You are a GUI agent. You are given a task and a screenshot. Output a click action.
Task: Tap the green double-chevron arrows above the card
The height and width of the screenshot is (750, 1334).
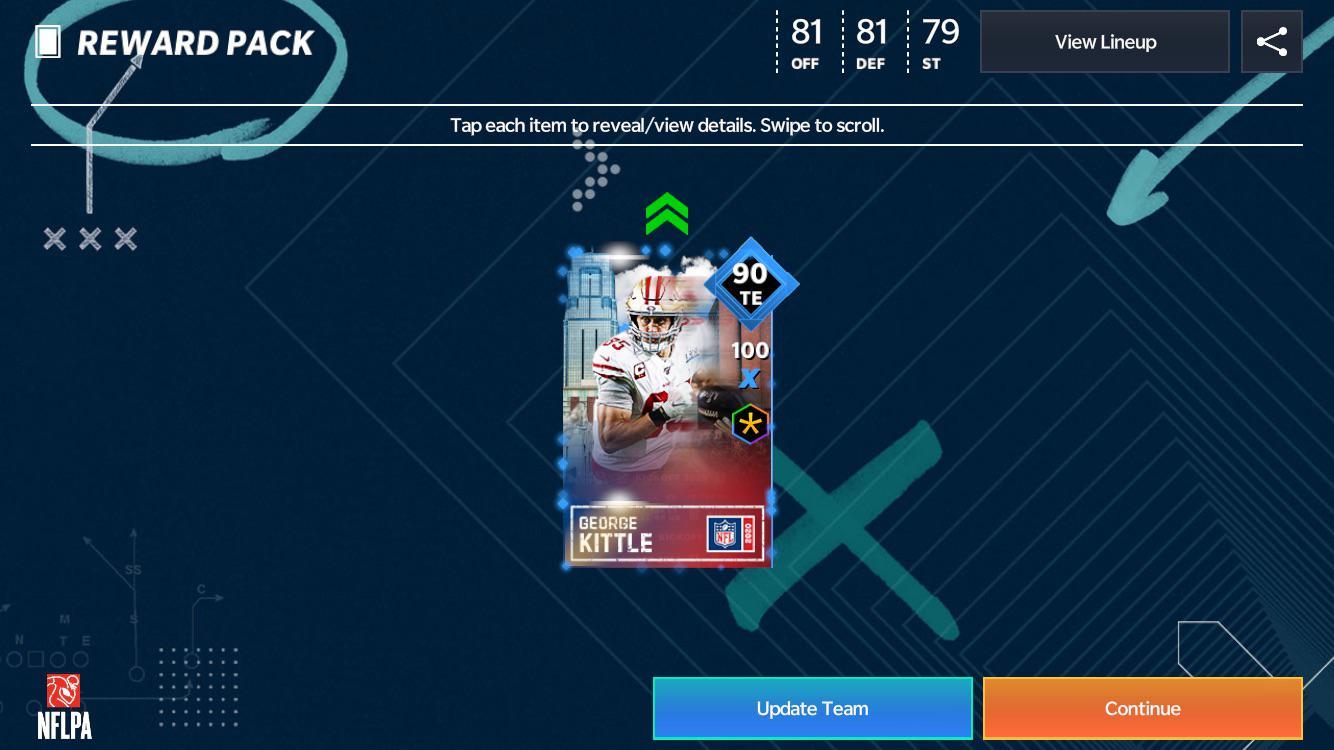click(x=666, y=212)
